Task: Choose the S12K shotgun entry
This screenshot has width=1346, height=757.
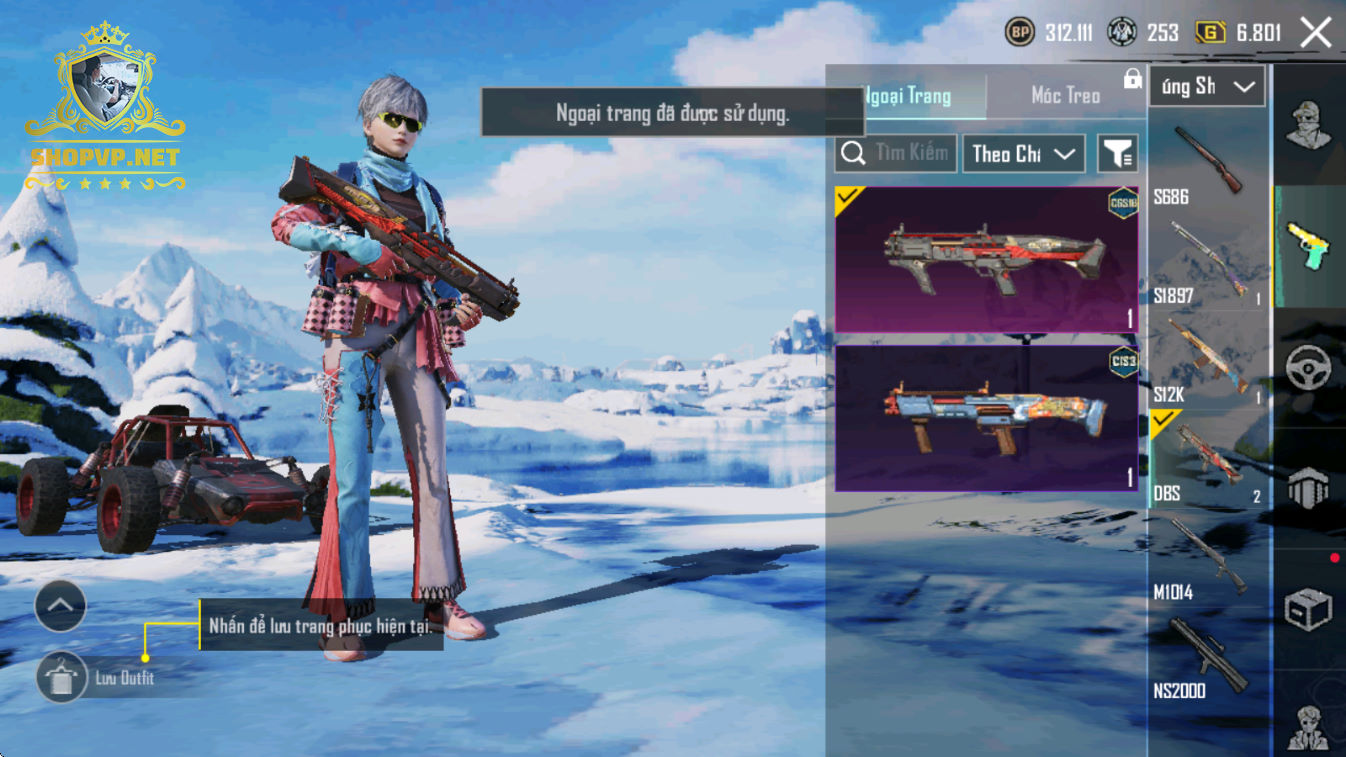Action: (x=1207, y=361)
